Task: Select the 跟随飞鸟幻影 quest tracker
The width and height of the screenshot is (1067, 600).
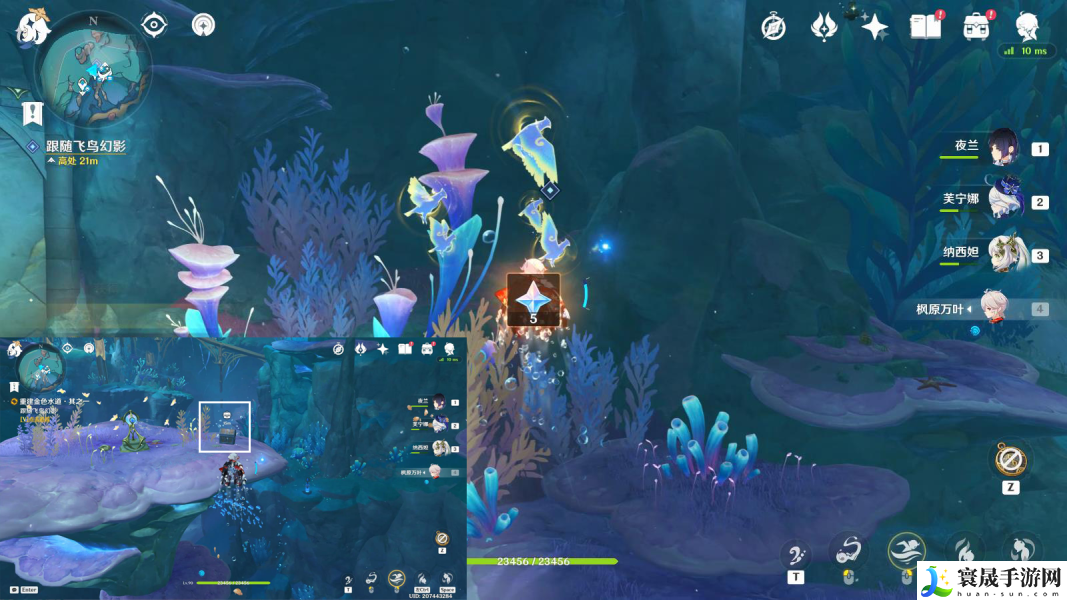Action: point(84,146)
